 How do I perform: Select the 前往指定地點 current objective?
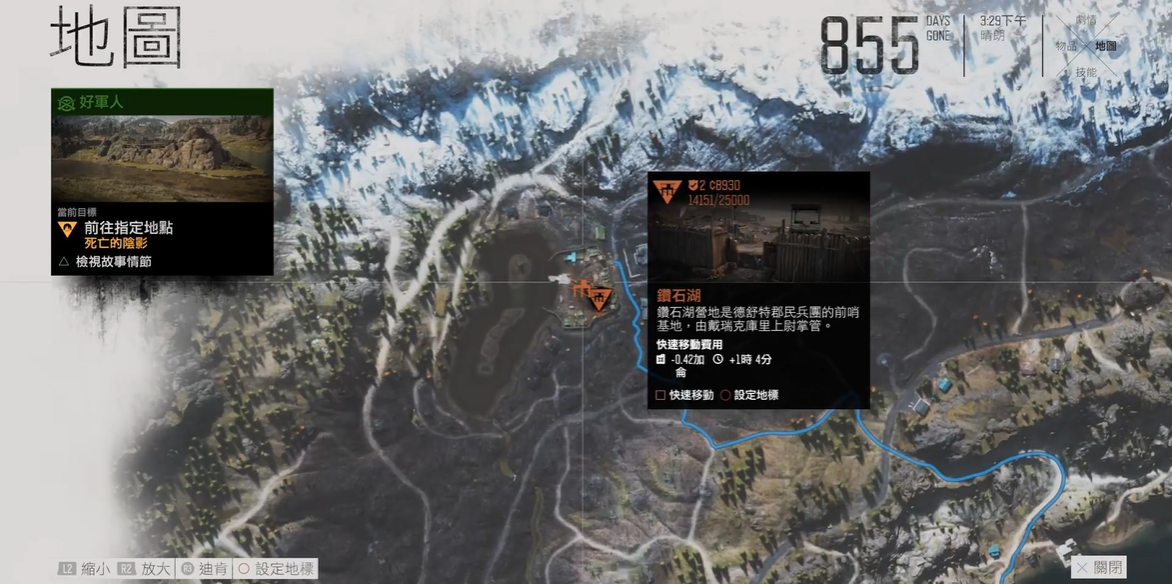pyautogui.click(x=128, y=228)
